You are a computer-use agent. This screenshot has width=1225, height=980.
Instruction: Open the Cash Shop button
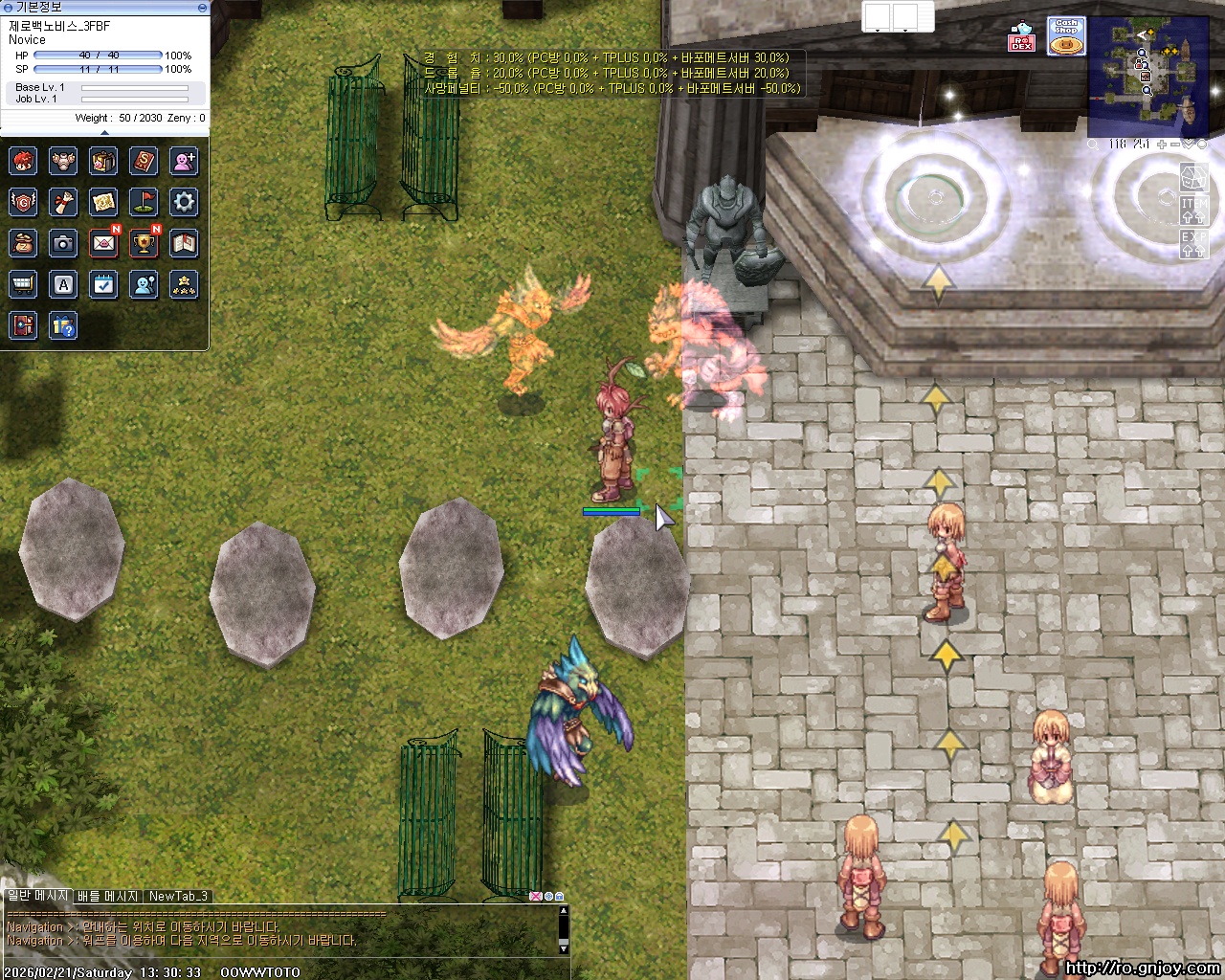point(1065,36)
